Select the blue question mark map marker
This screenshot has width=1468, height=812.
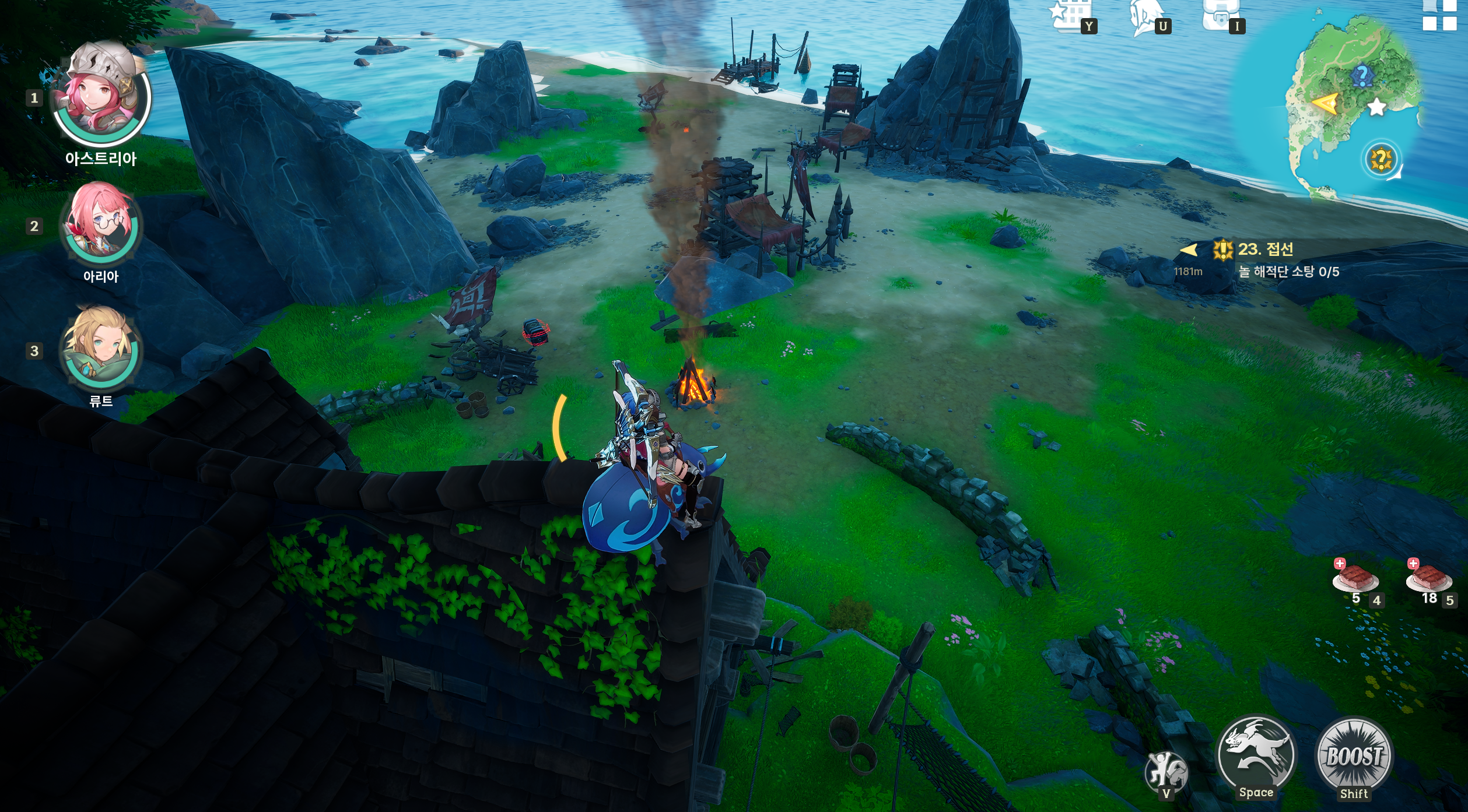(x=1362, y=75)
